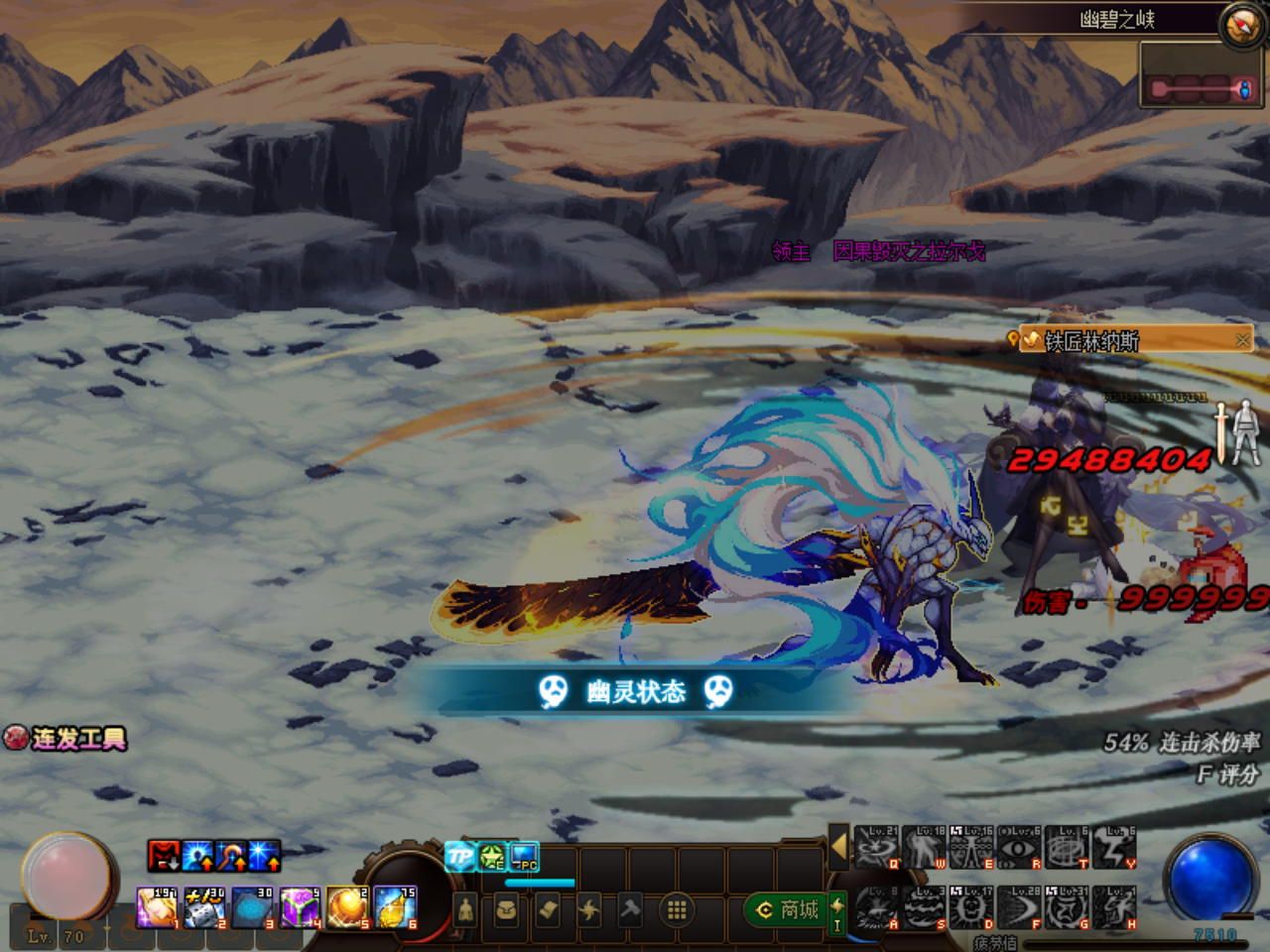1270x952 pixels.
Task: Click the 连发工具 rapid-fire tool label
Action: (66, 739)
